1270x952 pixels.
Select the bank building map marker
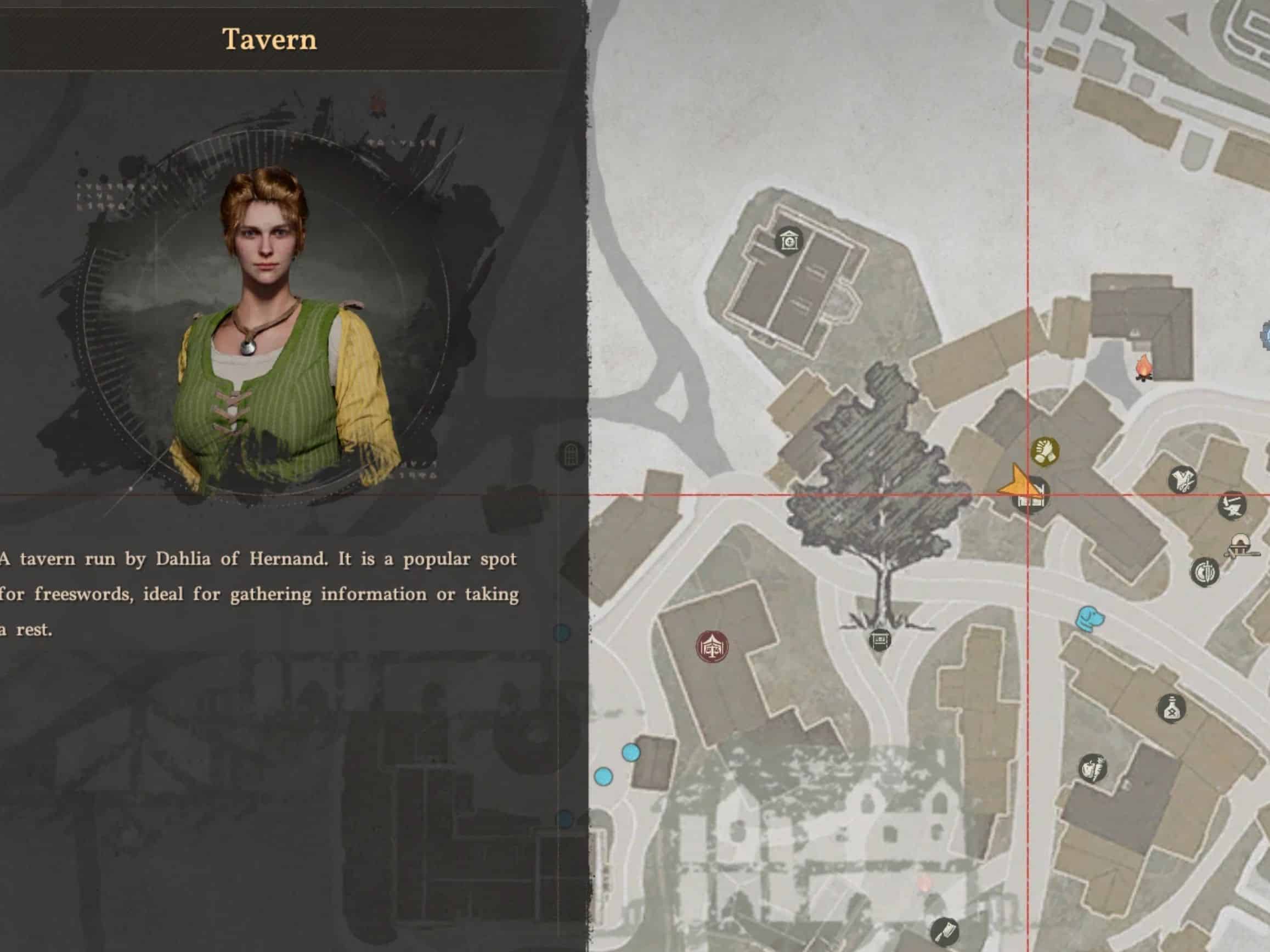click(789, 240)
